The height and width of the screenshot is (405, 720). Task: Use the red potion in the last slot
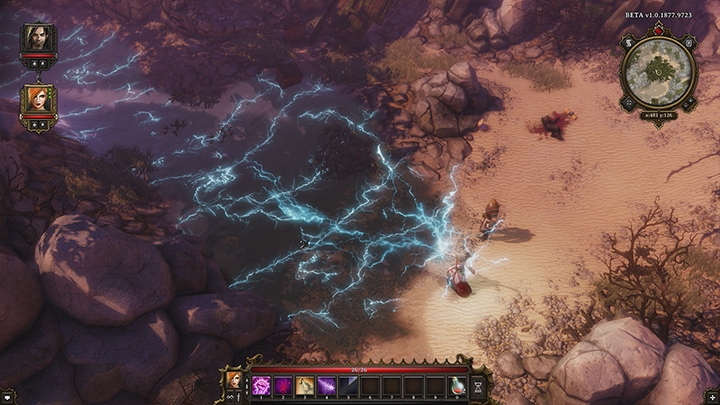457,385
